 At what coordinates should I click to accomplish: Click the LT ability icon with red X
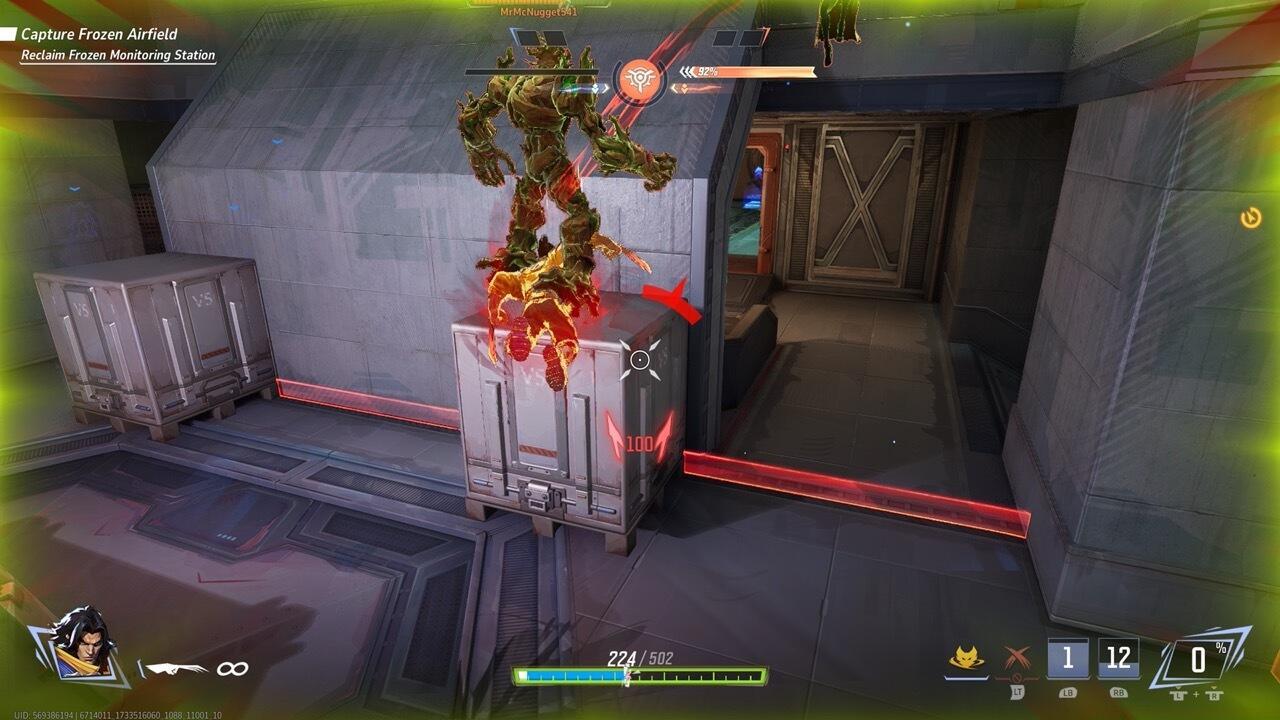click(x=1016, y=659)
